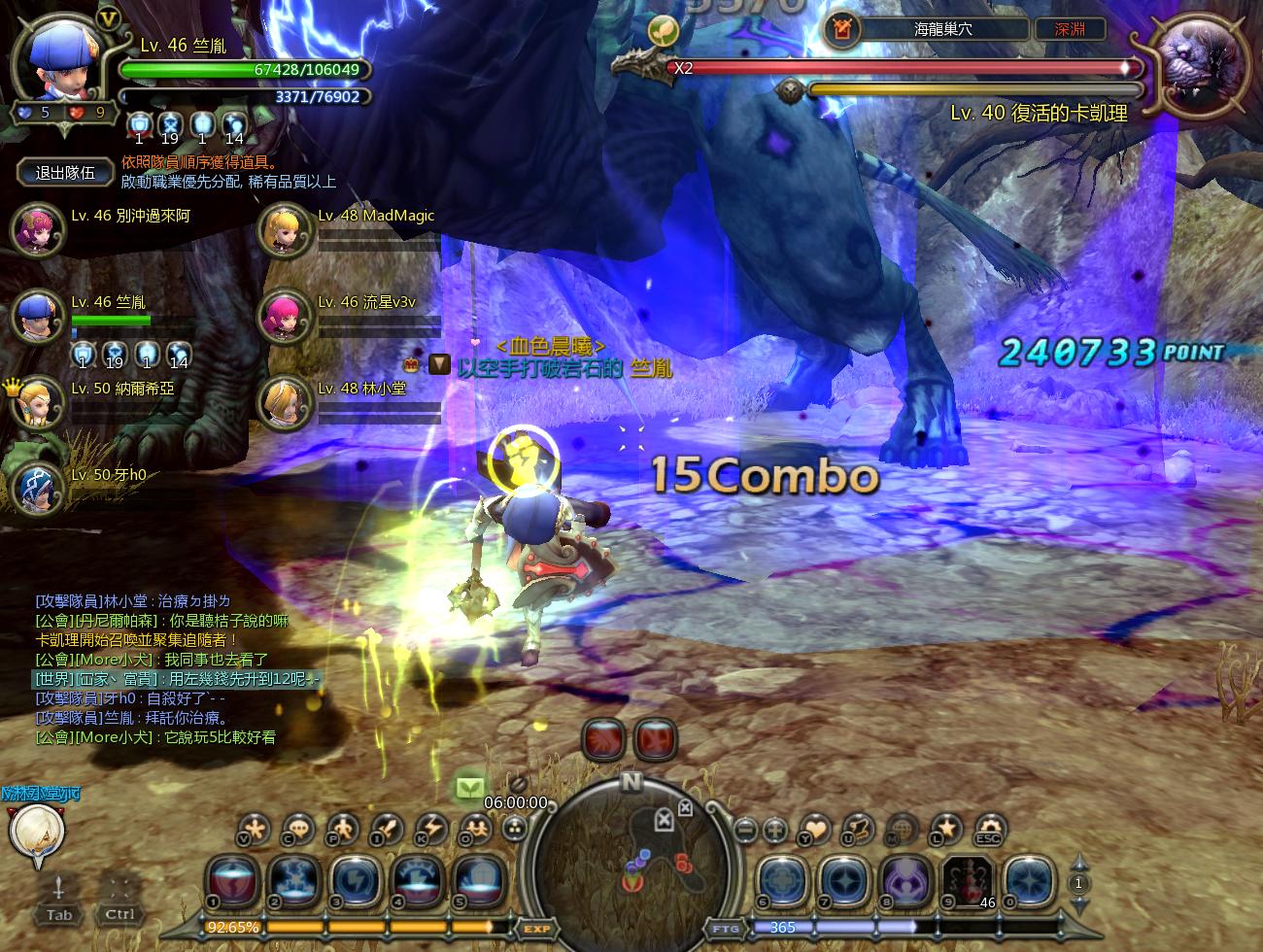Click the 退出隊伍 leave party button
Viewport: 1263px width, 952px height.
[65, 173]
